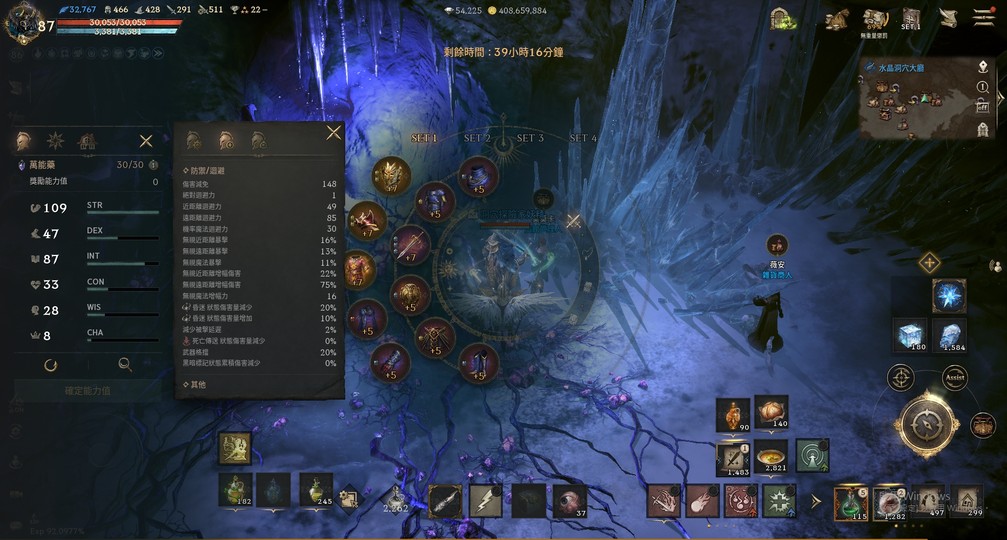Expand the 其他 stats section
The width and height of the screenshot is (1007, 540).
(195, 384)
